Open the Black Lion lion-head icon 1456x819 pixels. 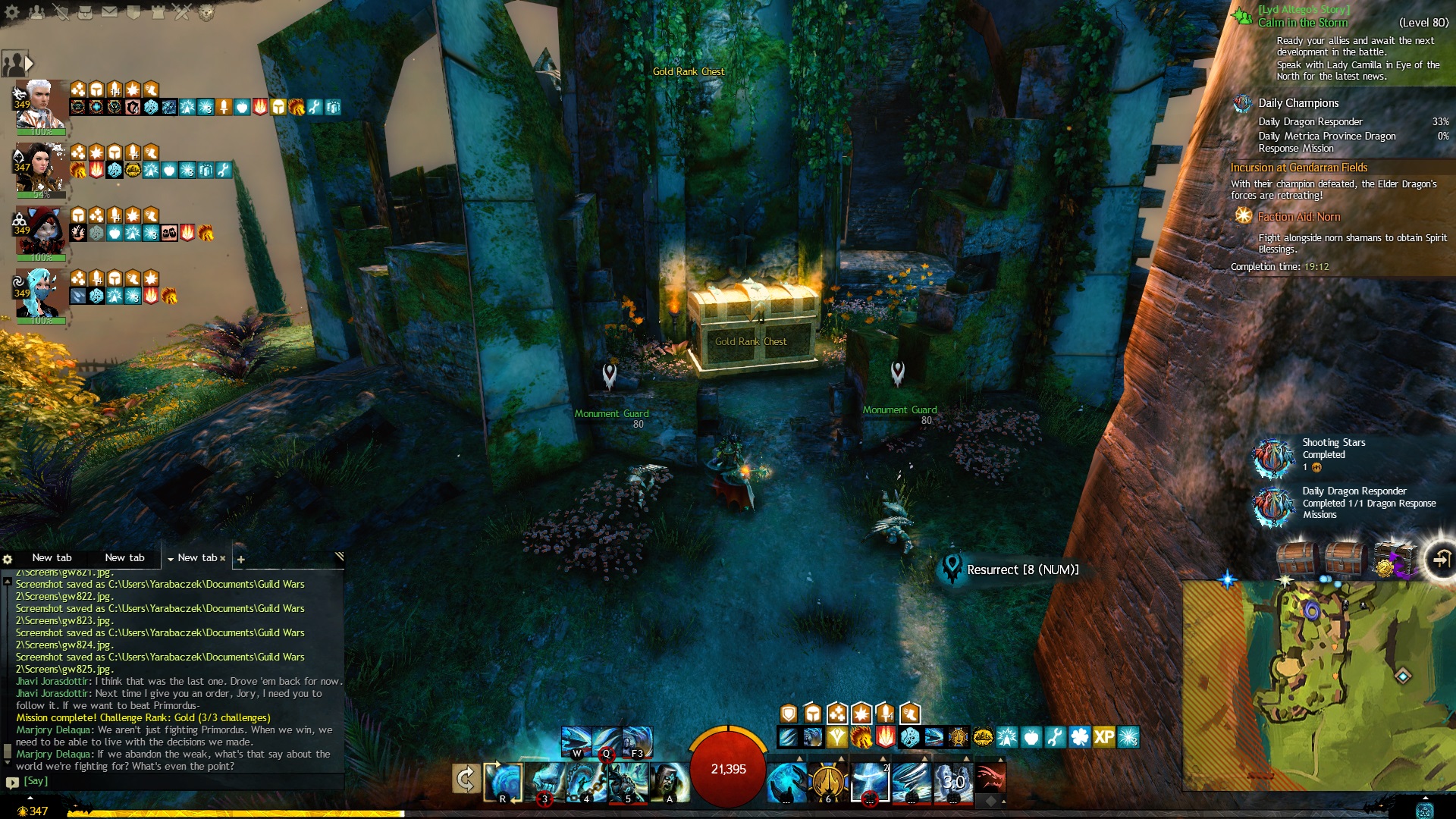pos(206,12)
